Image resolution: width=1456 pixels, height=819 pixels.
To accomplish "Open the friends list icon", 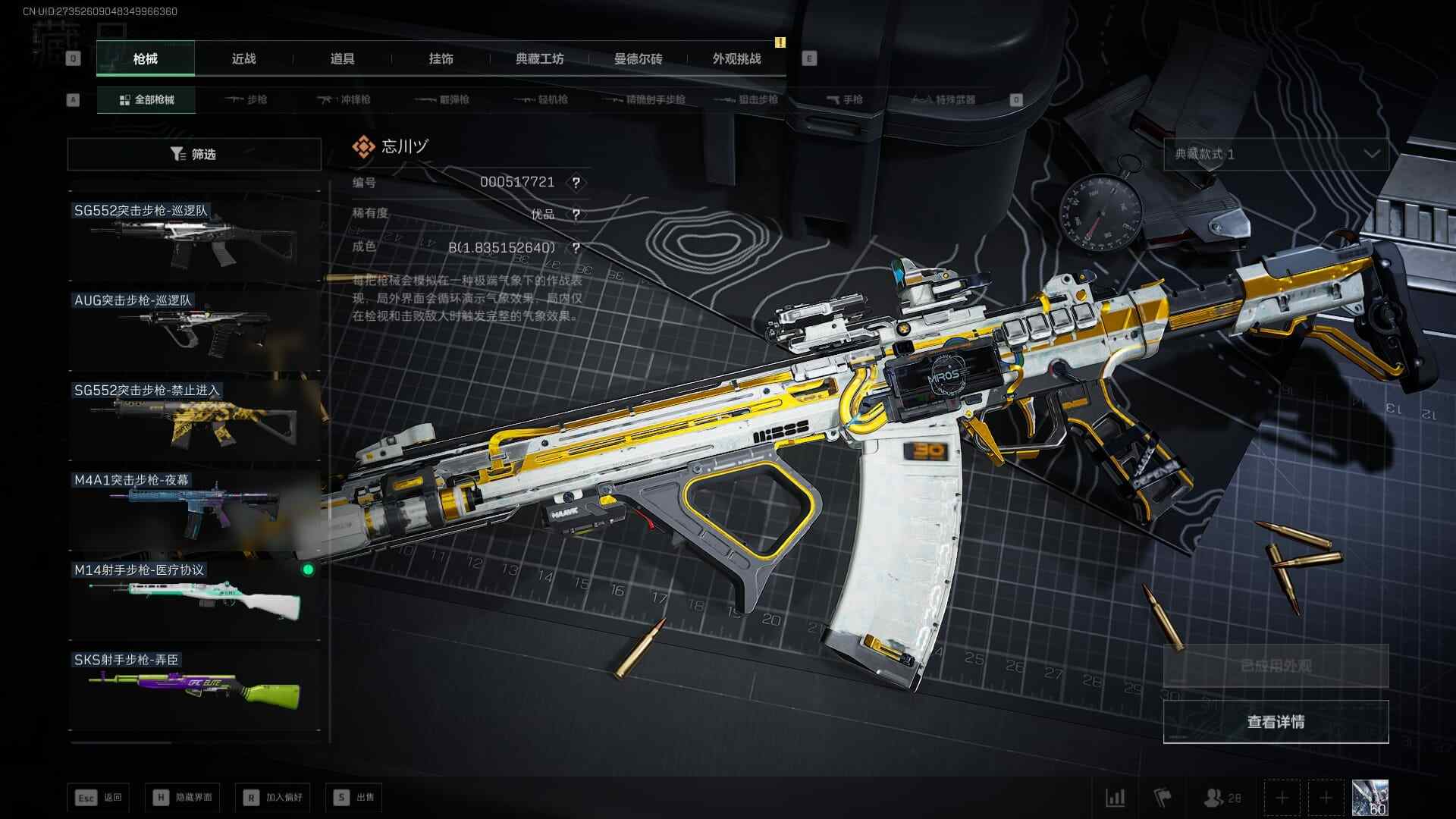I will pos(1221,798).
